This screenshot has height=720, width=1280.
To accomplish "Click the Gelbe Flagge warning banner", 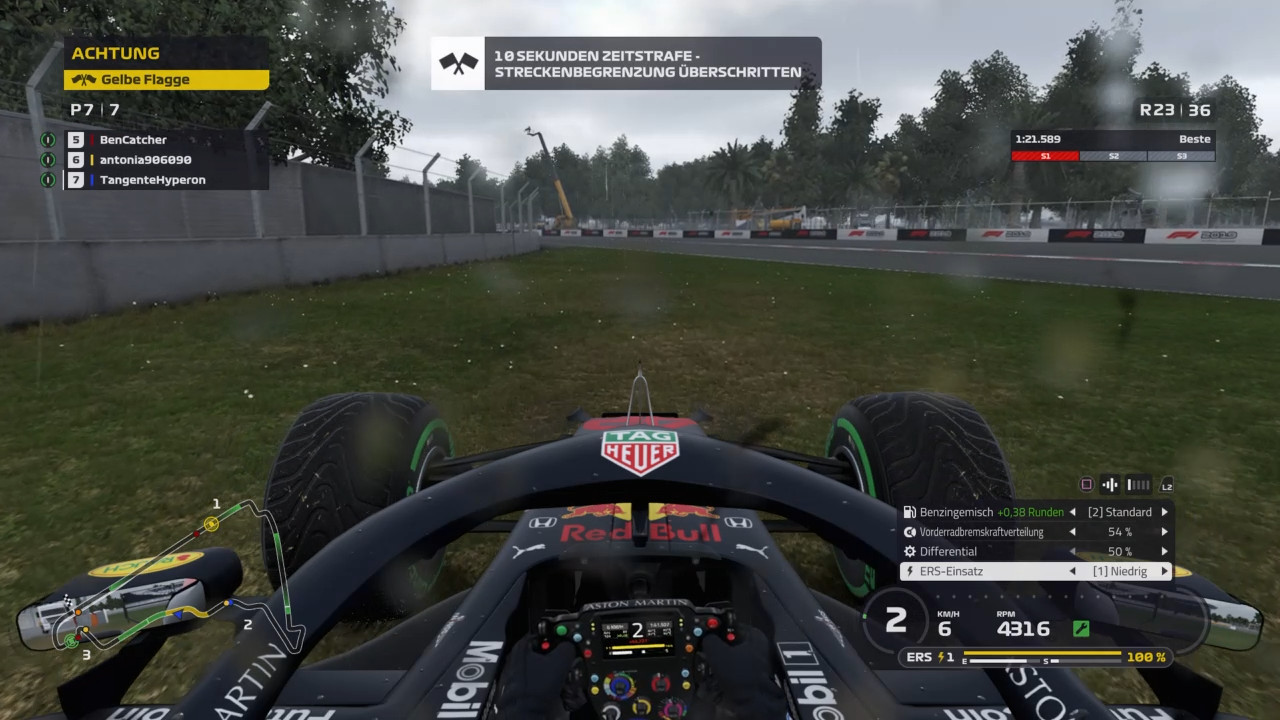I will [x=166, y=79].
